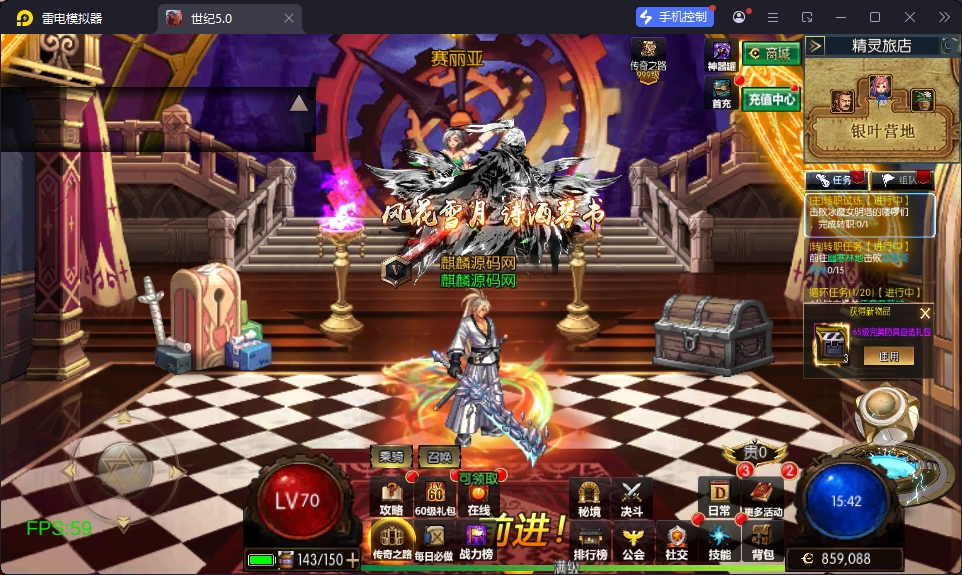
Task: Open the emulator 手机控制 phone control
Action: 675,17
